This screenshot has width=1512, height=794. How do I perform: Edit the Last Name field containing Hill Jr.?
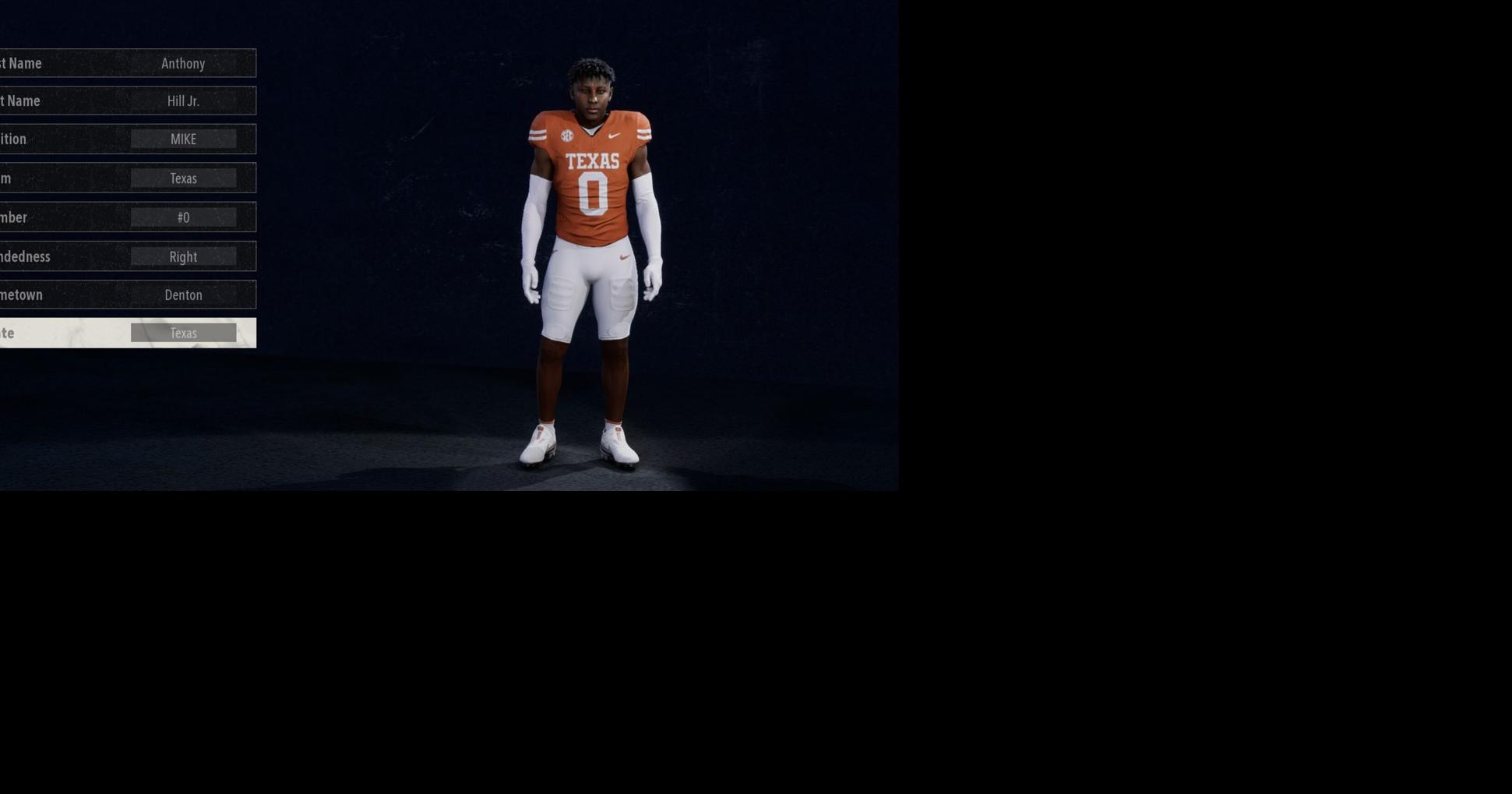tap(184, 101)
